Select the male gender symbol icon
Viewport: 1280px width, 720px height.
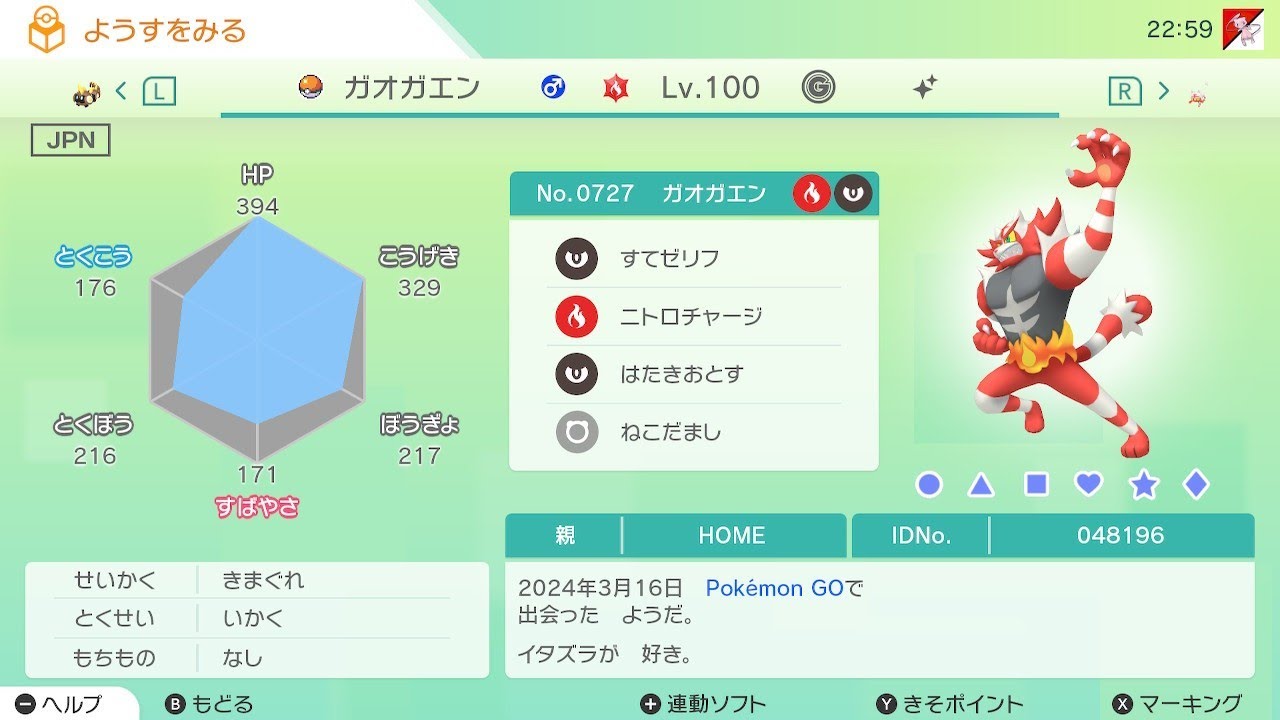tap(555, 88)
